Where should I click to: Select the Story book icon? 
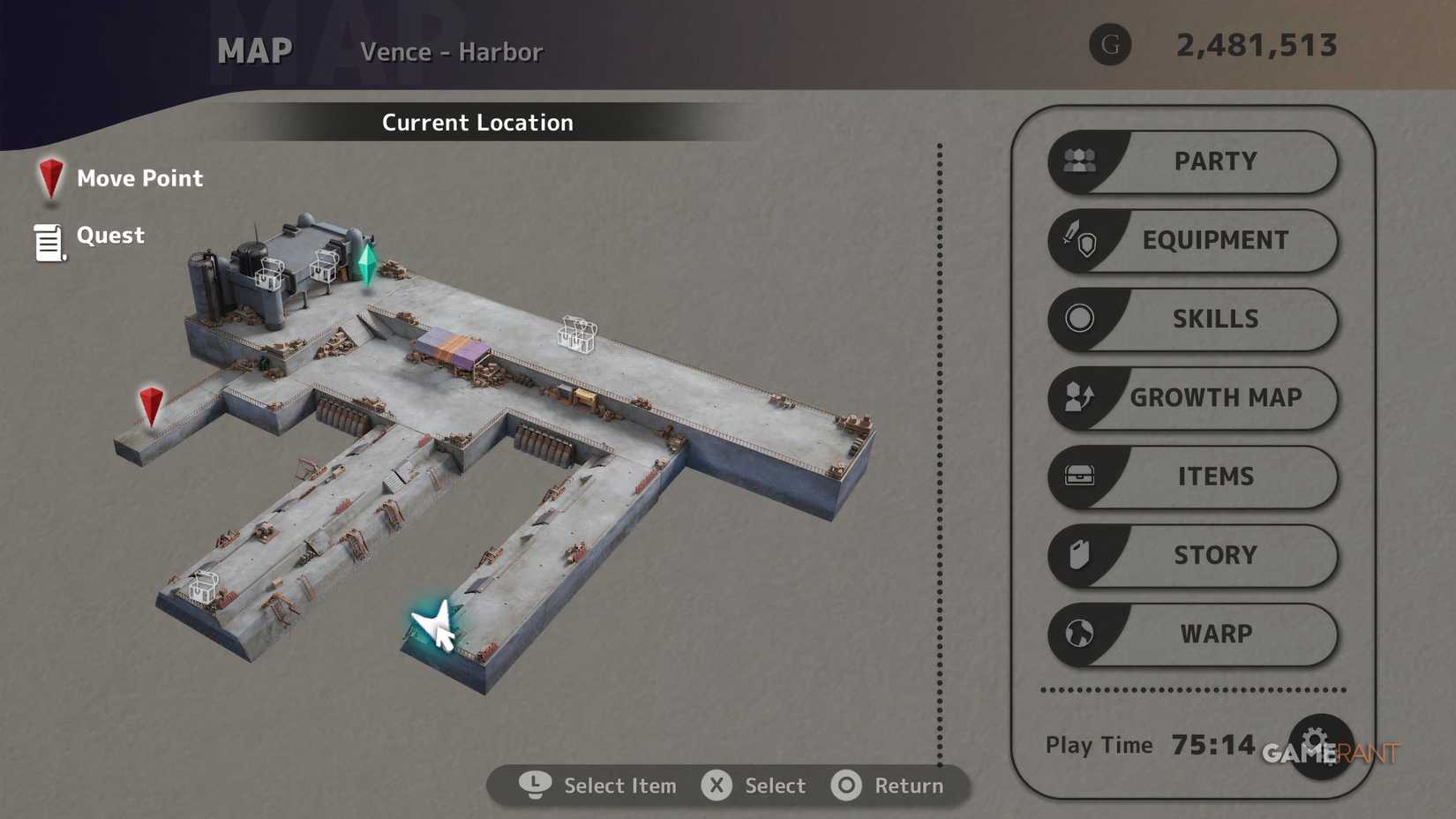[1078, 555]
